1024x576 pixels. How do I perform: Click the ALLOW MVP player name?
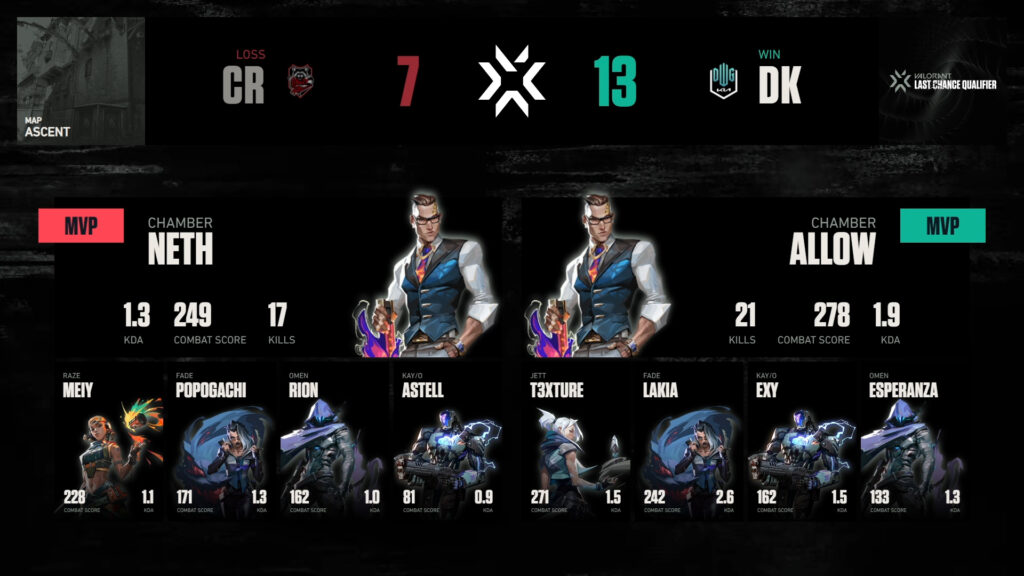point(832,250)
